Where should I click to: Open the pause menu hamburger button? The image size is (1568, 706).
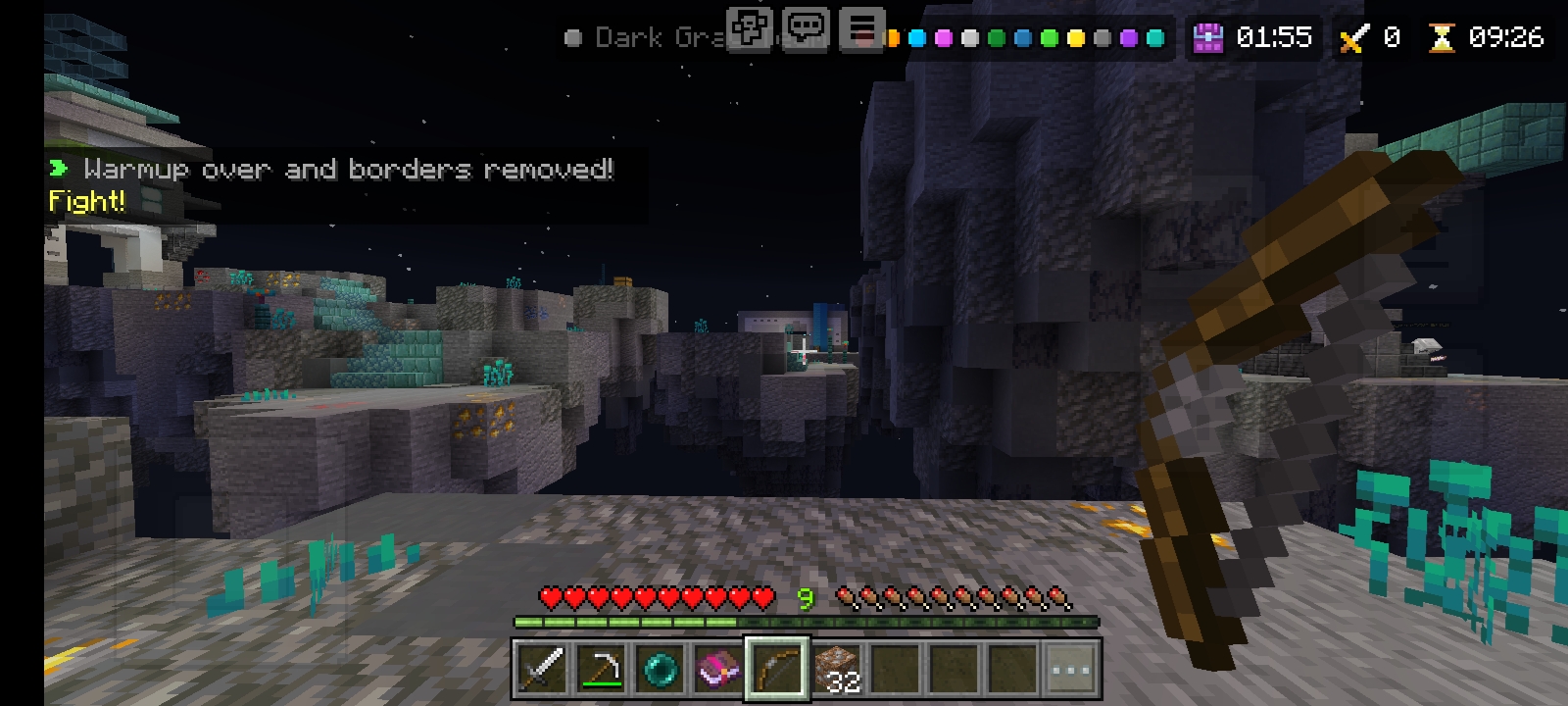tap(861, 28)
